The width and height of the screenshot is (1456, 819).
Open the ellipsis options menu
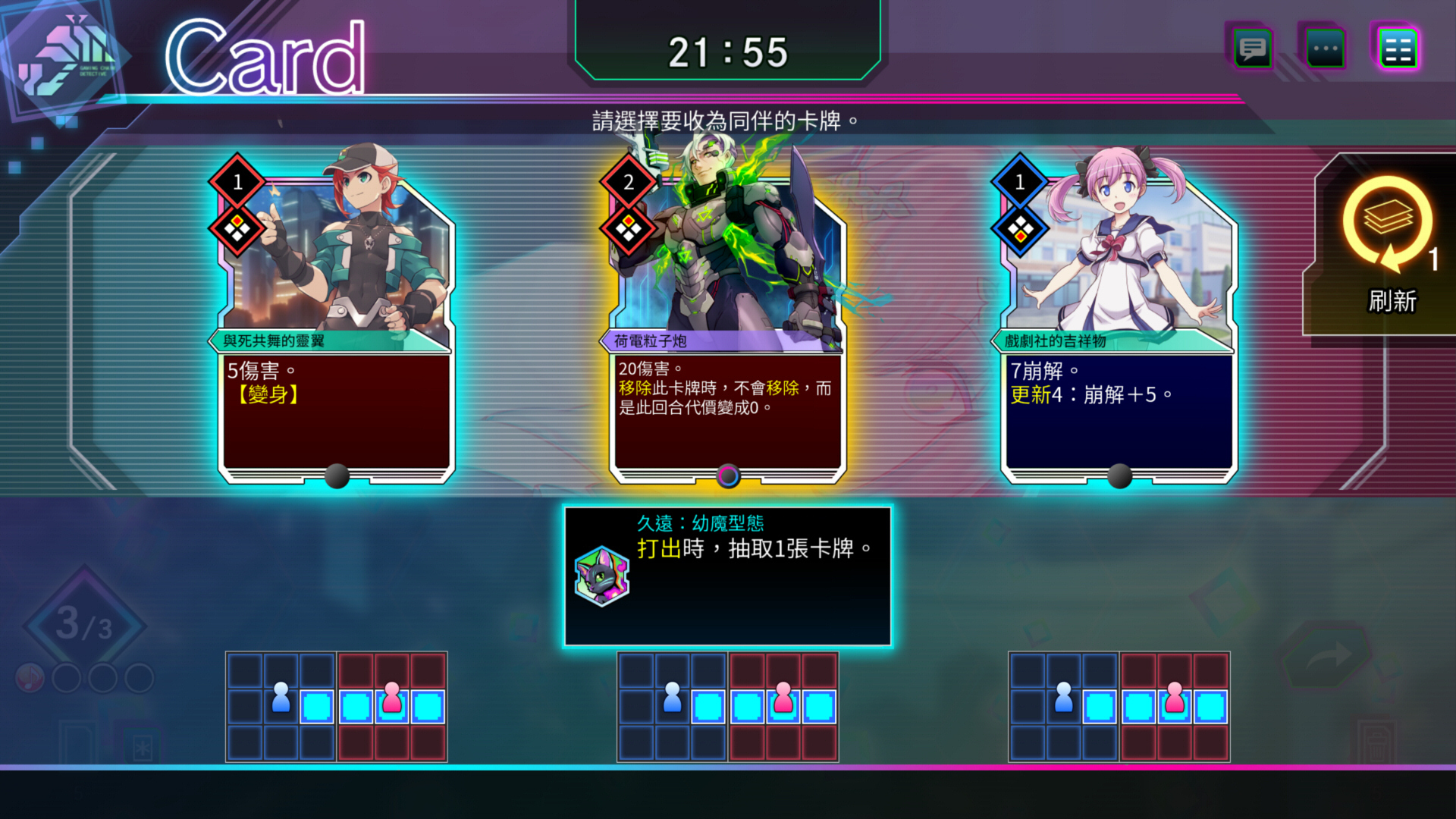tap(1324, 48)
